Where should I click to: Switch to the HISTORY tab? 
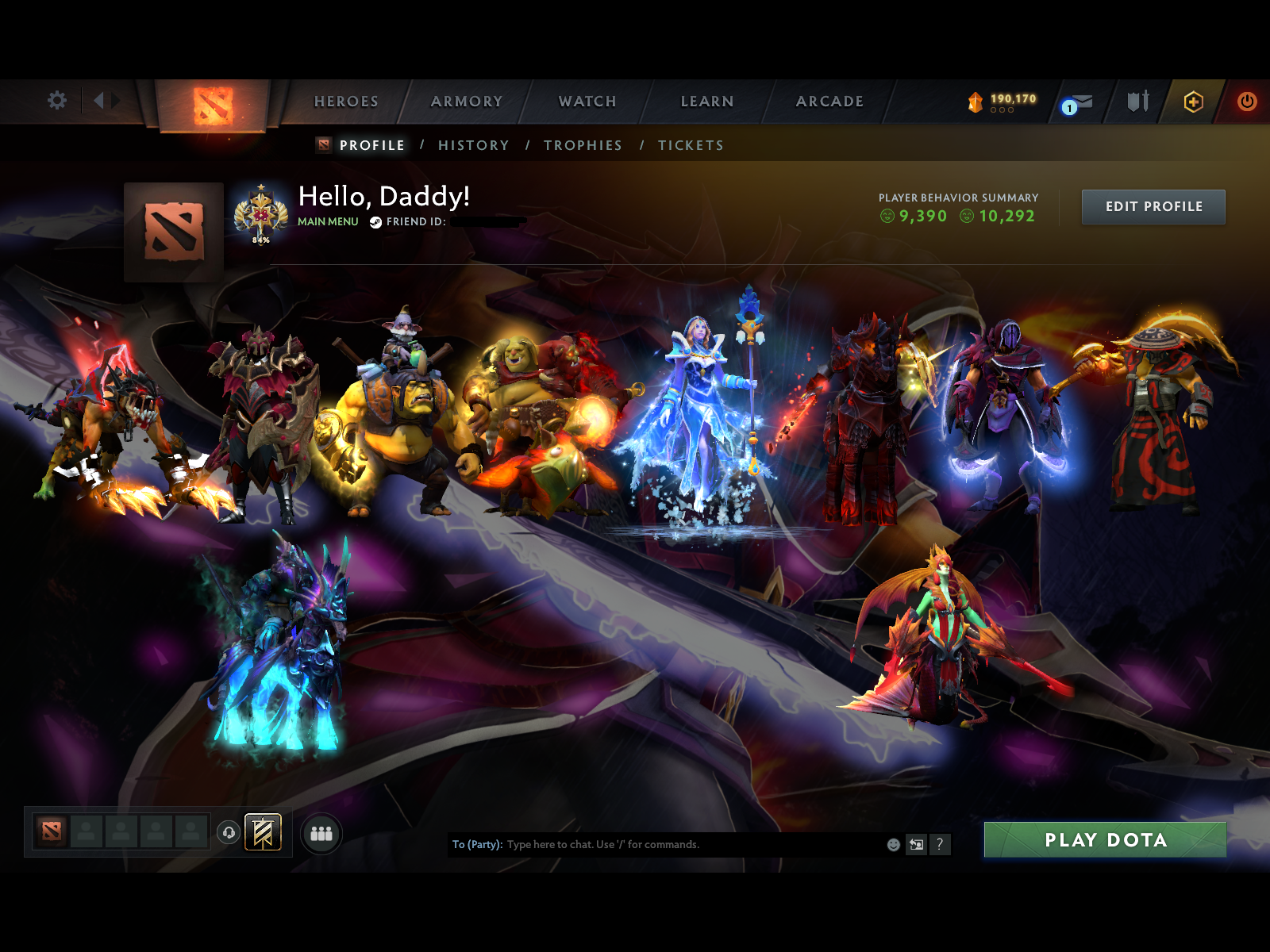474,145
